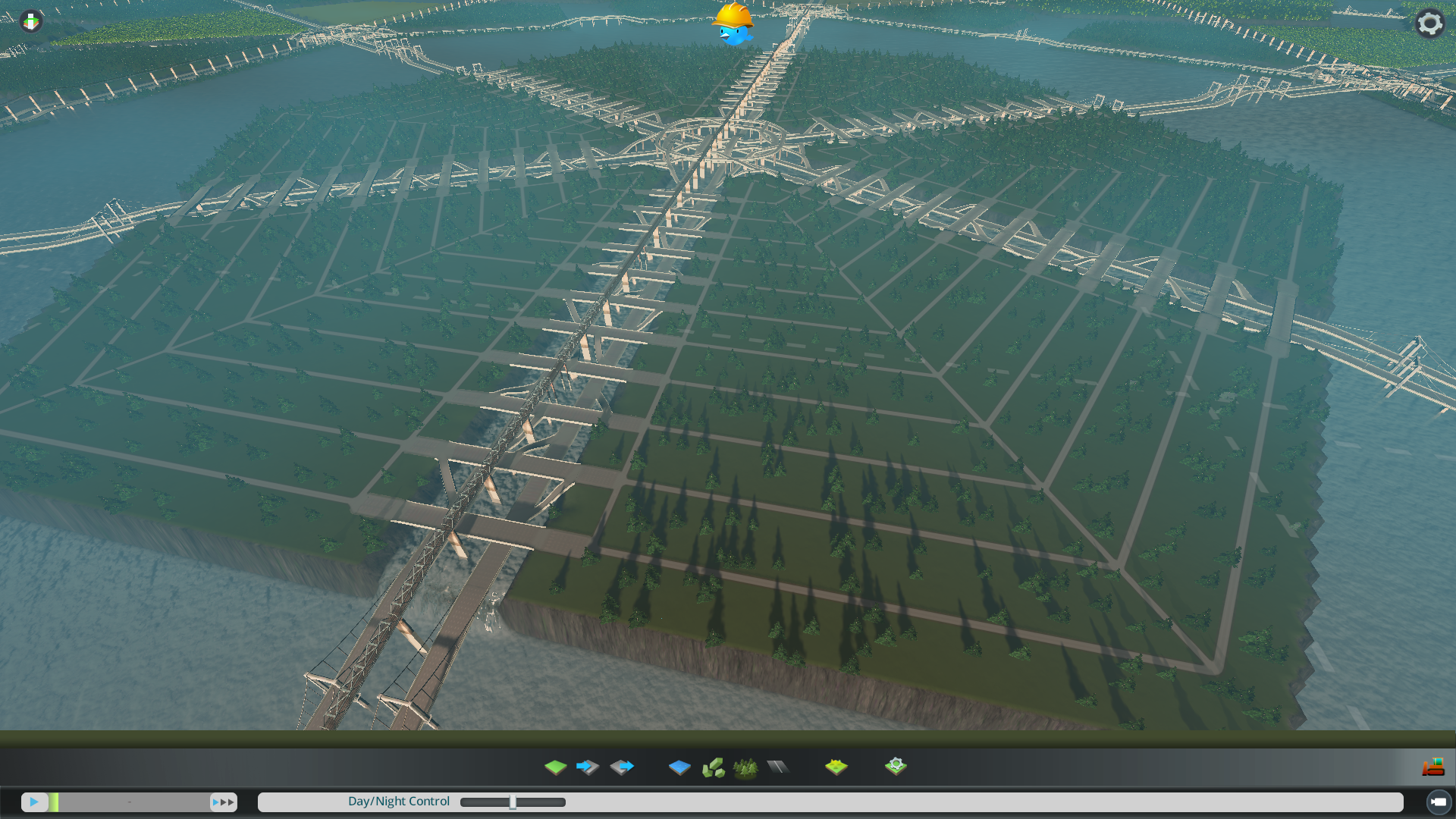Open the heightmap import tool
Screen dimensions: 1456x819
588,767
